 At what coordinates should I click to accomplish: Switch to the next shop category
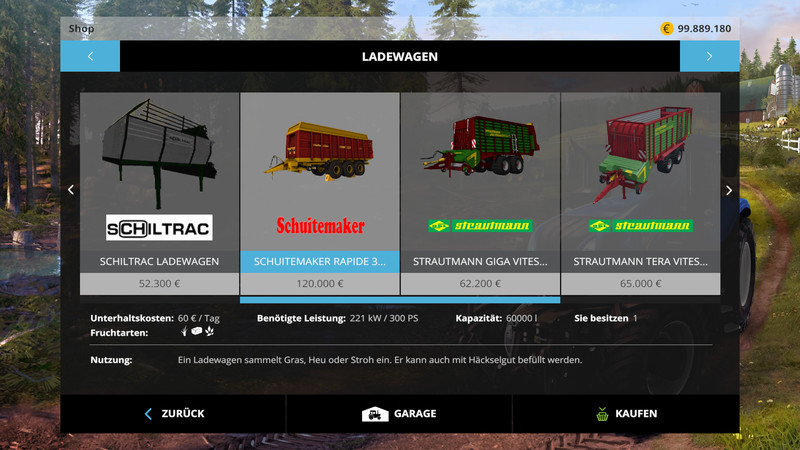(x=709, y=56)
